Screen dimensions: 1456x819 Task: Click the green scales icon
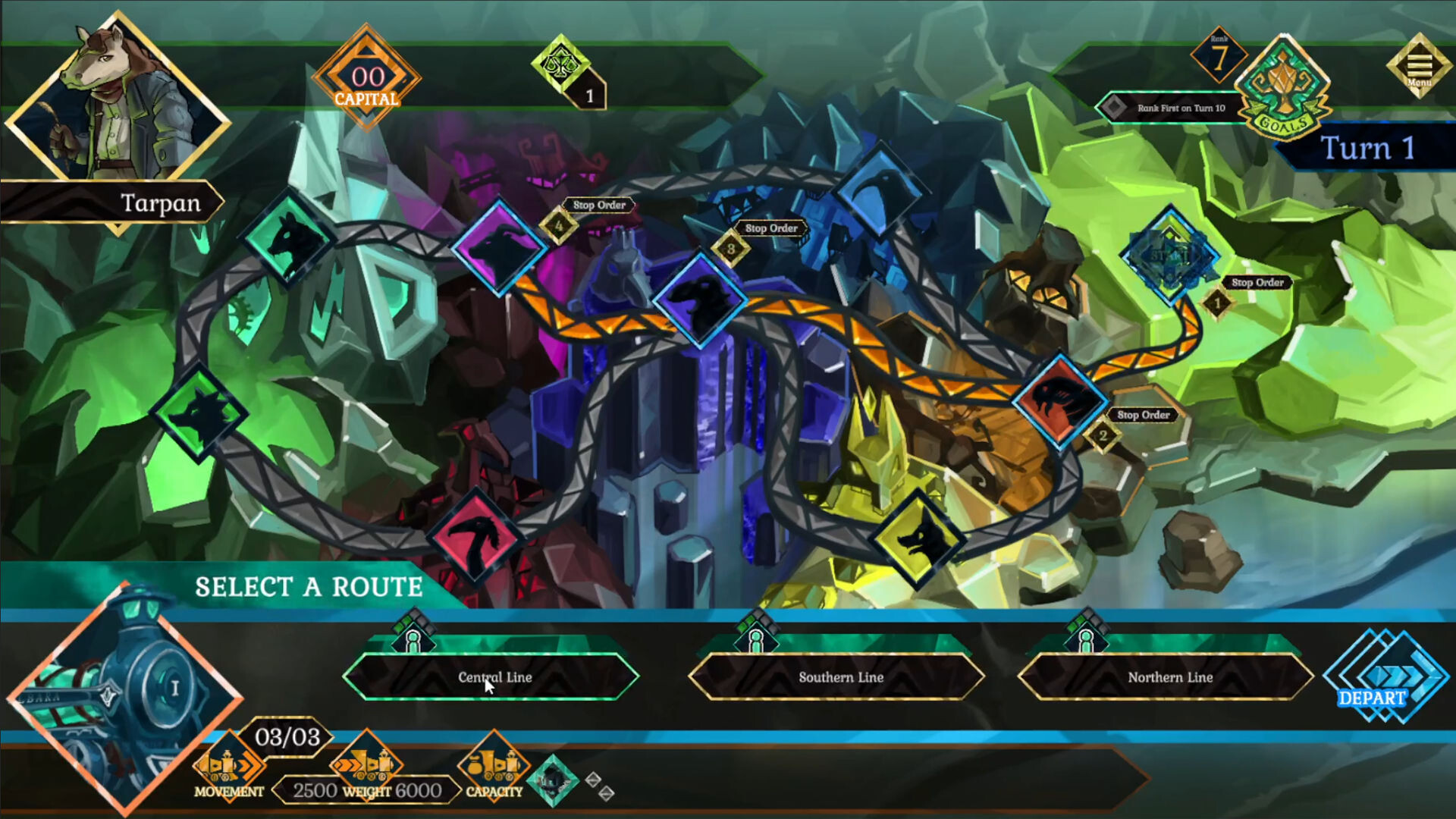click(x=561, y=64)
